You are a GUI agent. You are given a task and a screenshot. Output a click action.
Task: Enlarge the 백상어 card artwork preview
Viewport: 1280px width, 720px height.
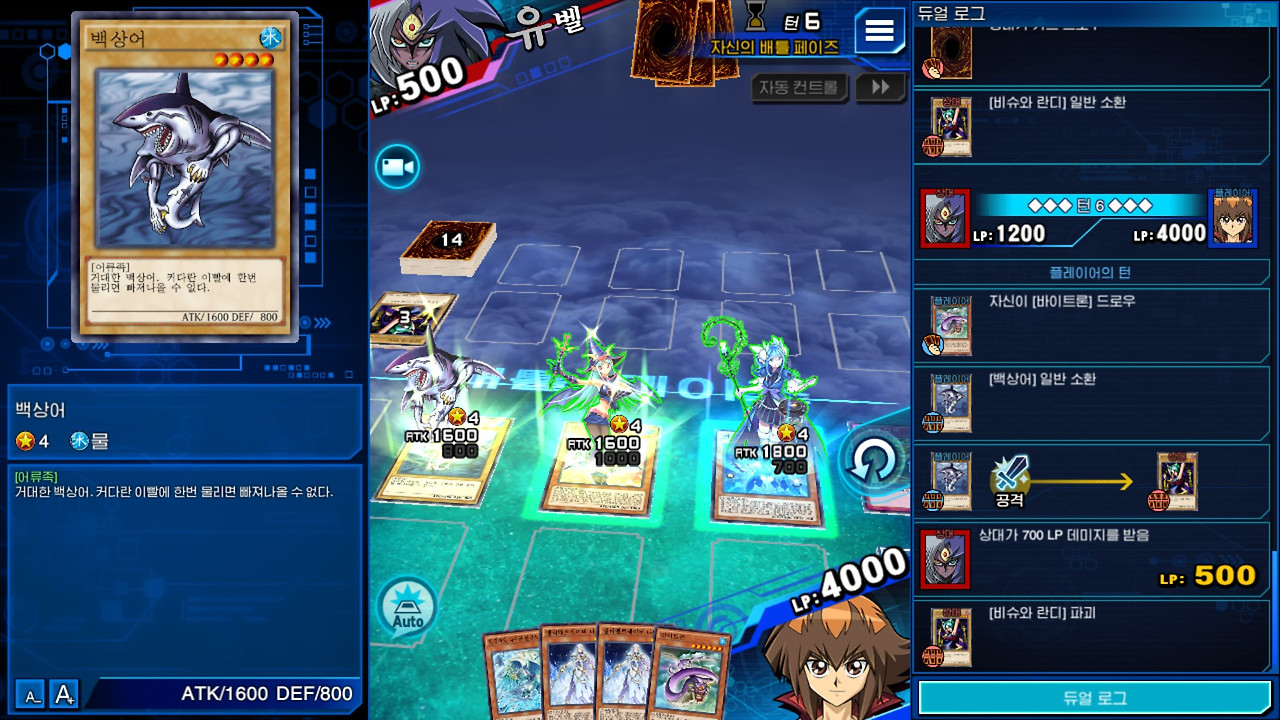tap(185, 160)
